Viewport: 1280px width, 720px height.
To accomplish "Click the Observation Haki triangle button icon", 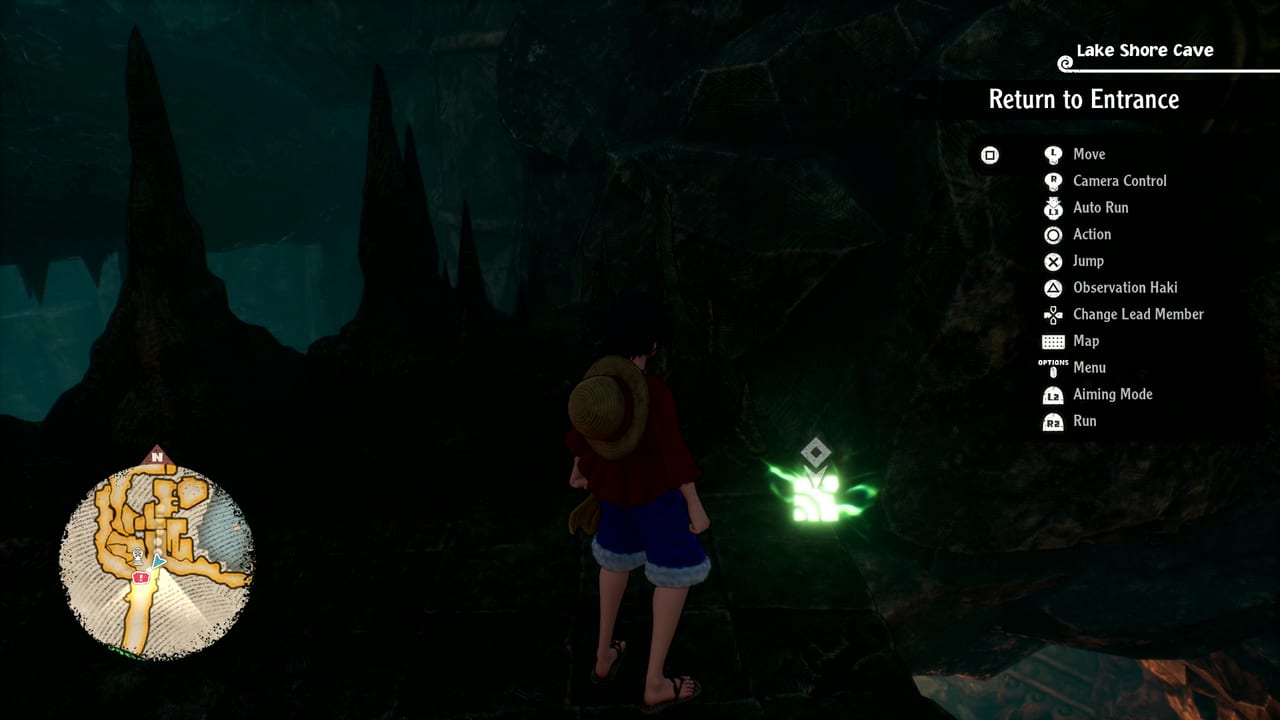I will tap(1053, 287).
